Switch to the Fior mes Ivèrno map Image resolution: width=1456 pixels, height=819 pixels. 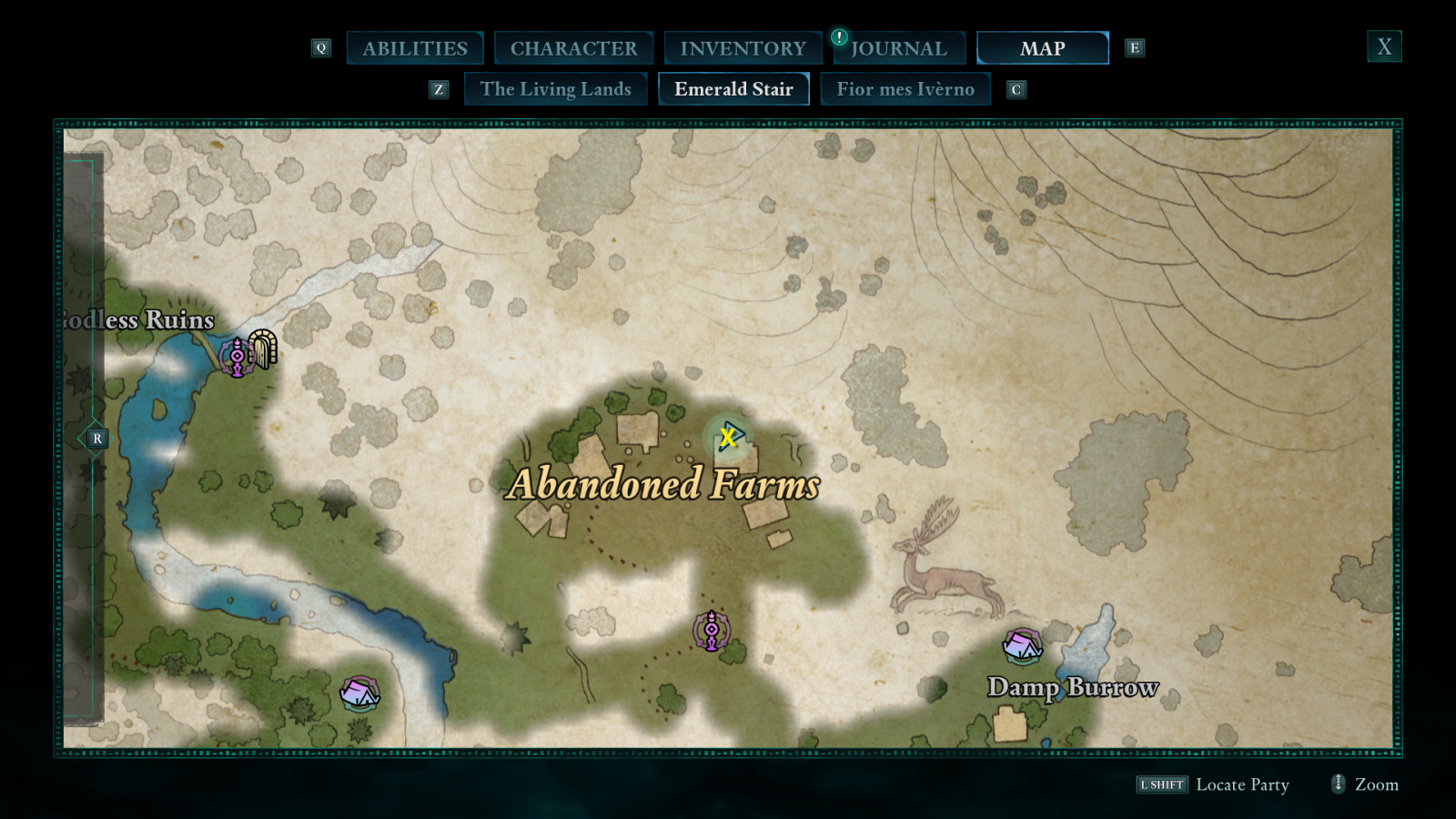pyautogui.click(x=905, y=88)
